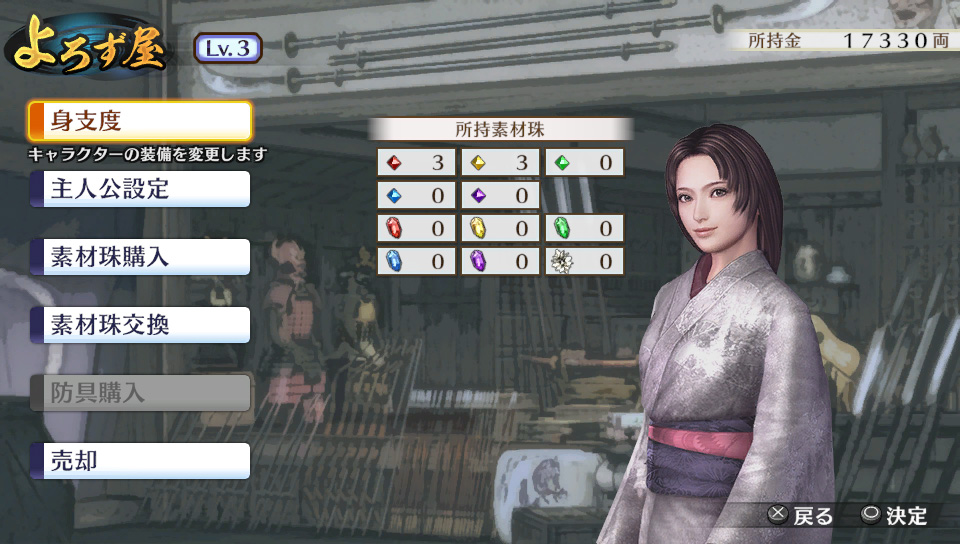Select 売却 to sell items

(x=140, y=461)
